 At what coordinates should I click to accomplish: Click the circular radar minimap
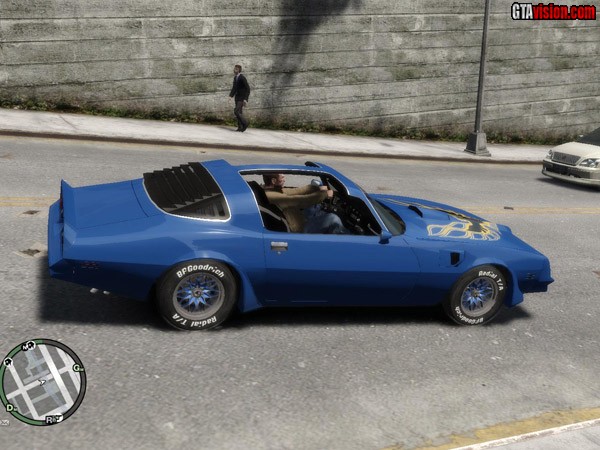(x=42, y=382)
